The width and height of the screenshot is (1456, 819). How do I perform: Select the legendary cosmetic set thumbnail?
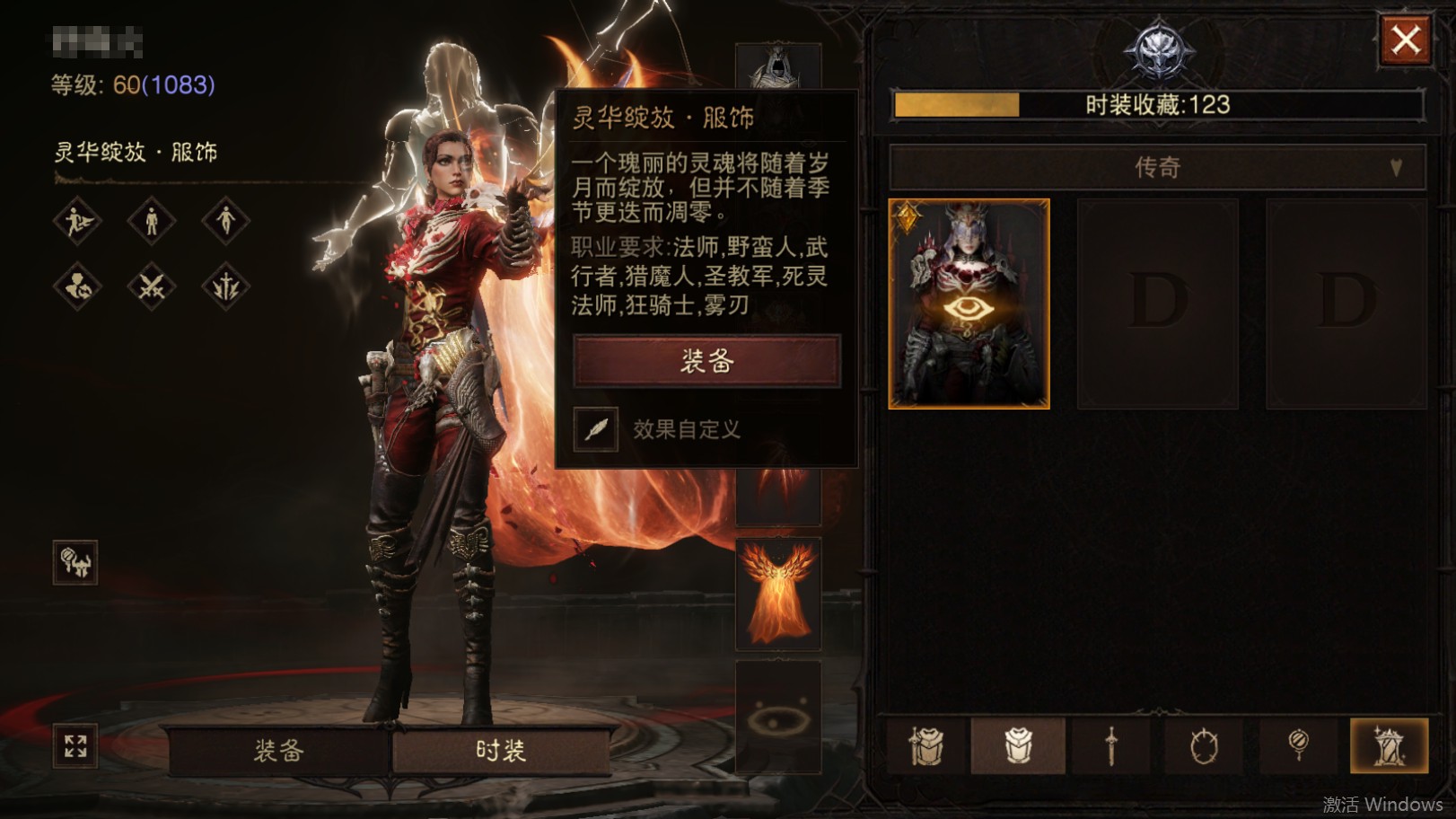(x=969, y=304)
